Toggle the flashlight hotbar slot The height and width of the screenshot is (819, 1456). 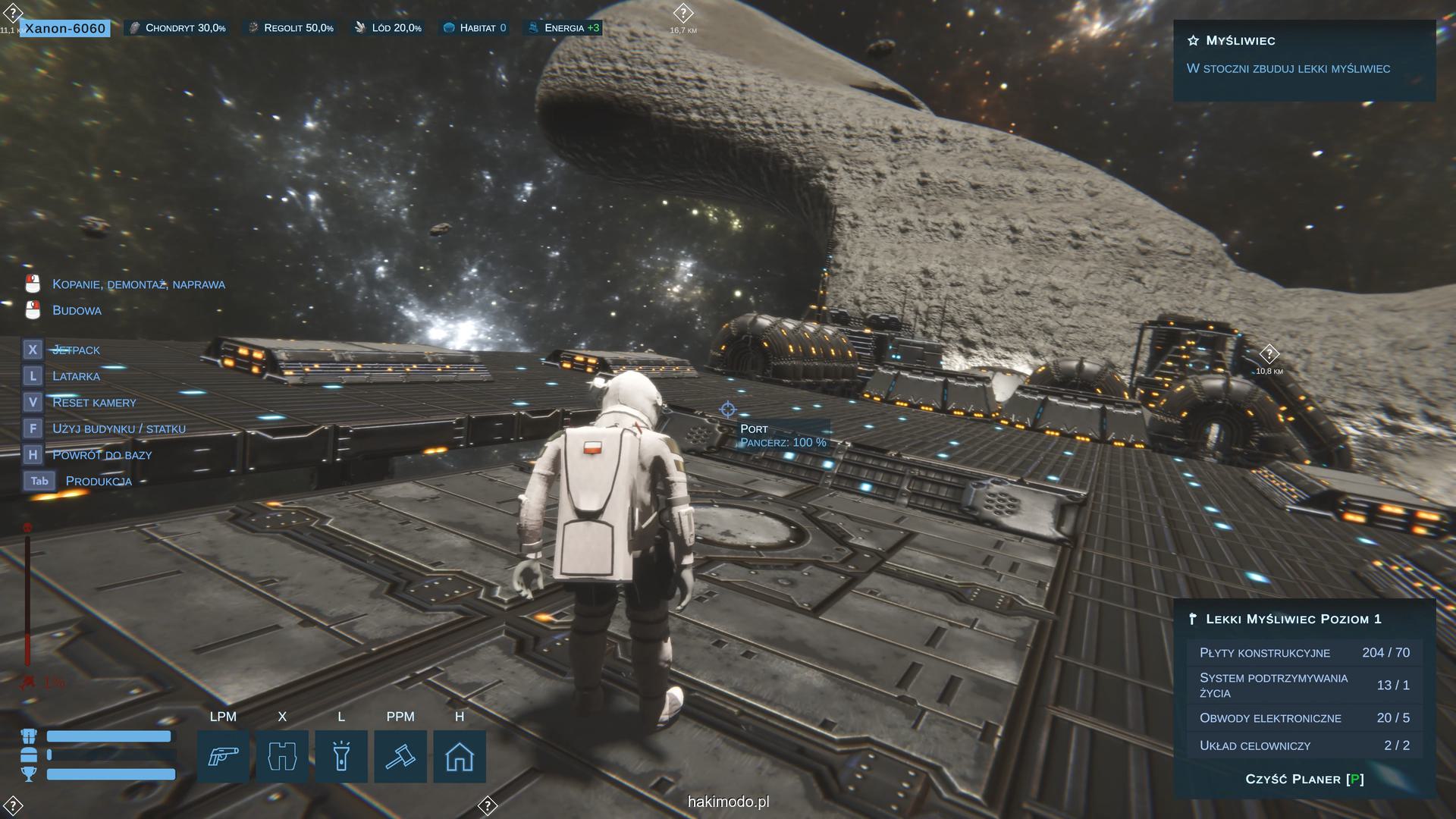[341, 756]
